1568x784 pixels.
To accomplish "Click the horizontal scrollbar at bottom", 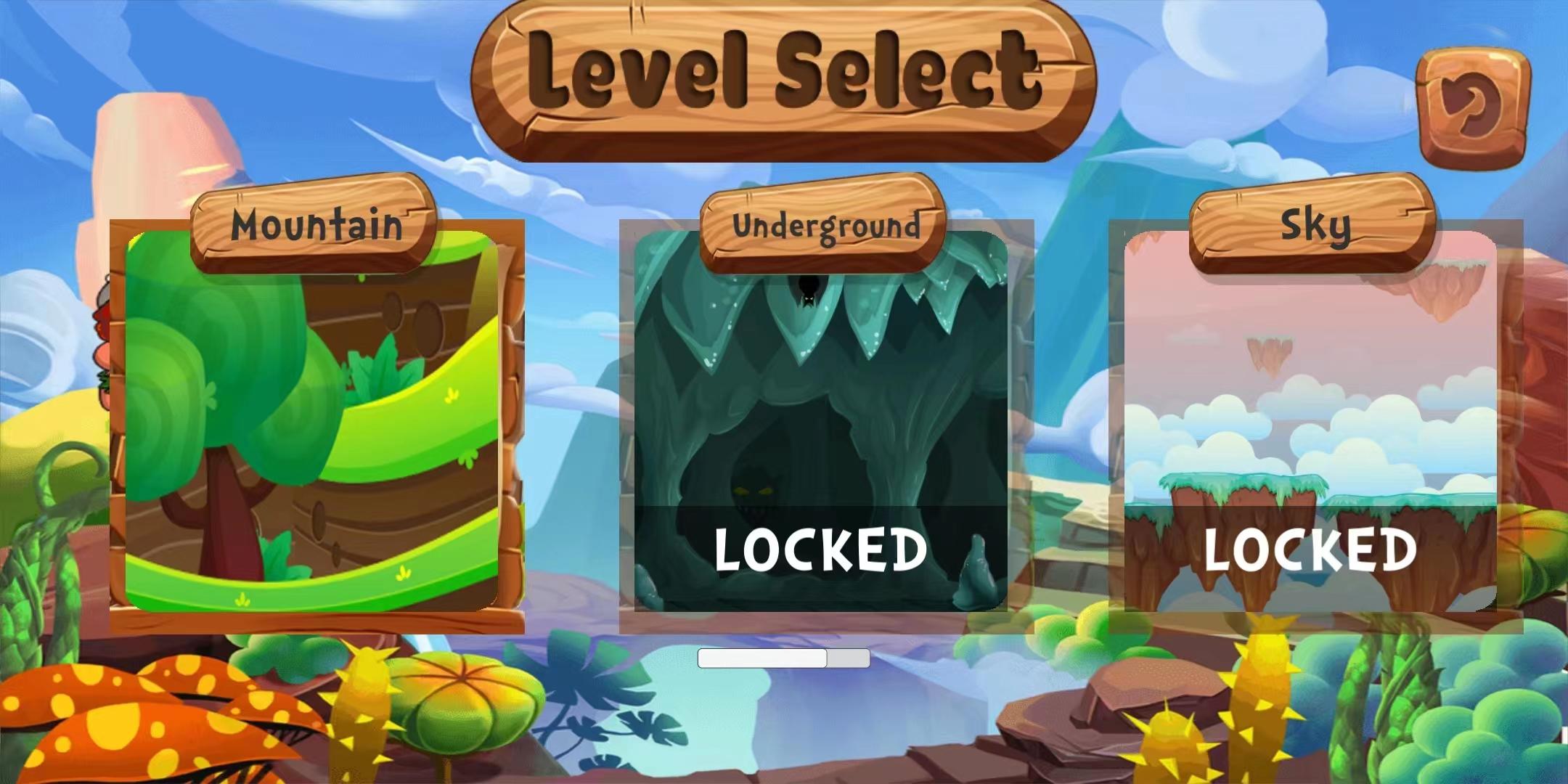I will click(x=784, y=658).
